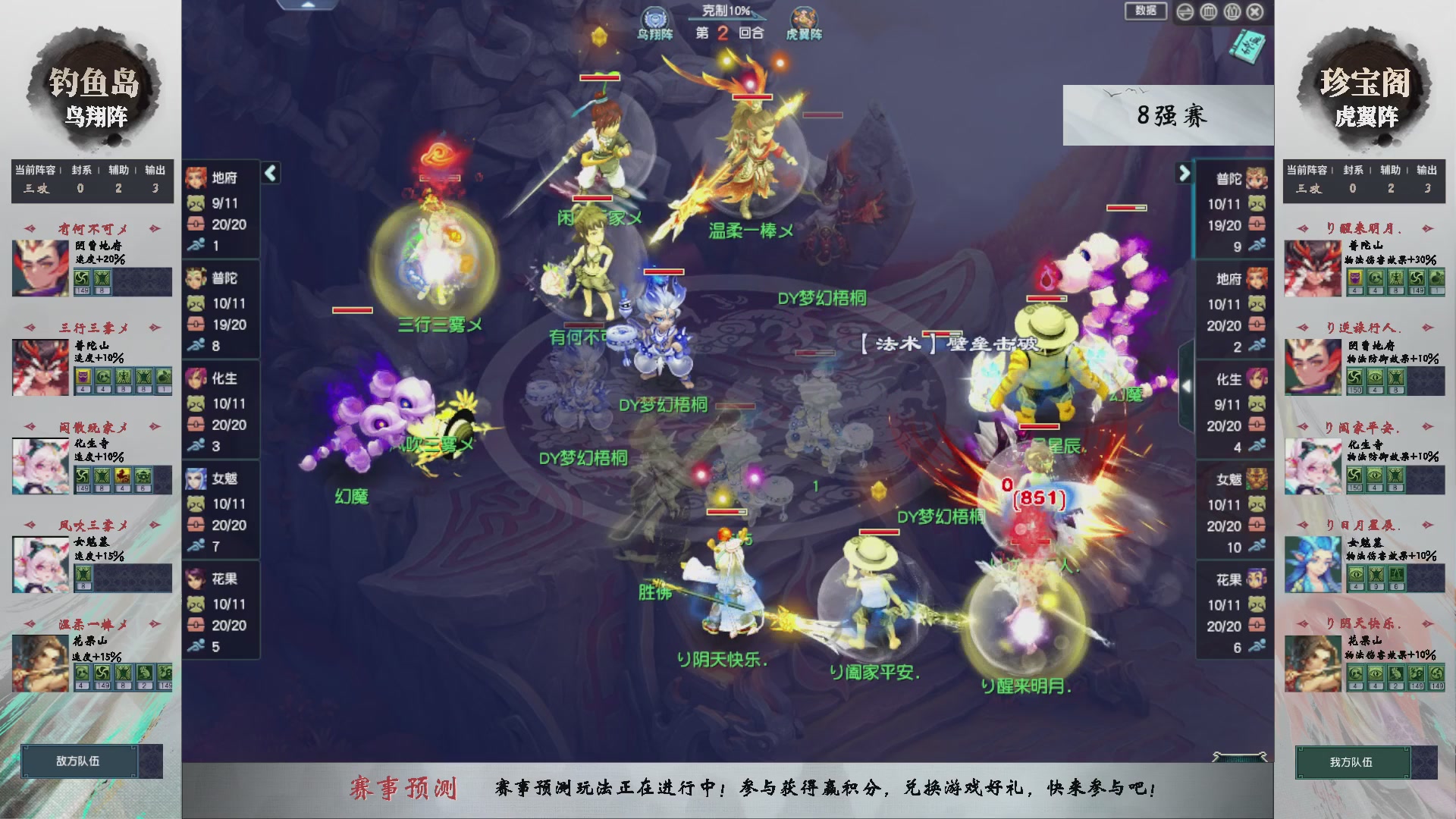Collapse the left unit panel using its chevron
The height and width of the screenshot is (819, 1456).
coord(269,172)
